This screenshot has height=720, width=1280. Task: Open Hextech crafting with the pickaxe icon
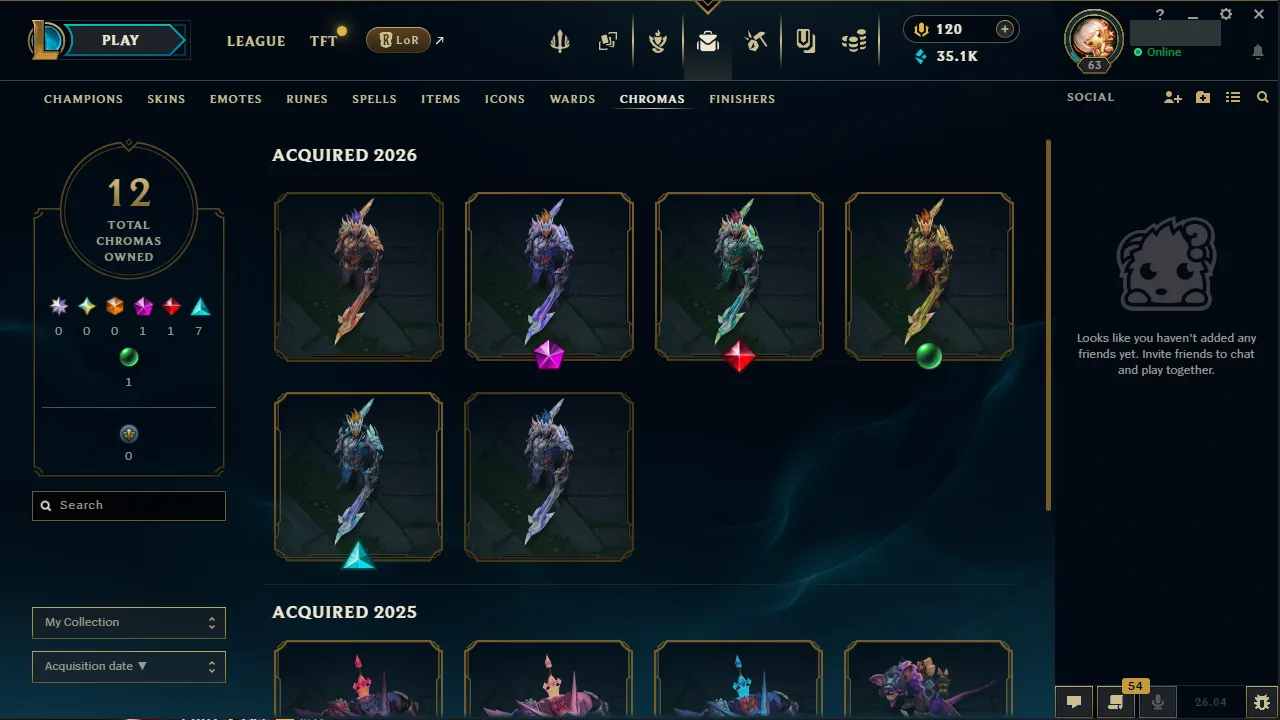[757, 41]
